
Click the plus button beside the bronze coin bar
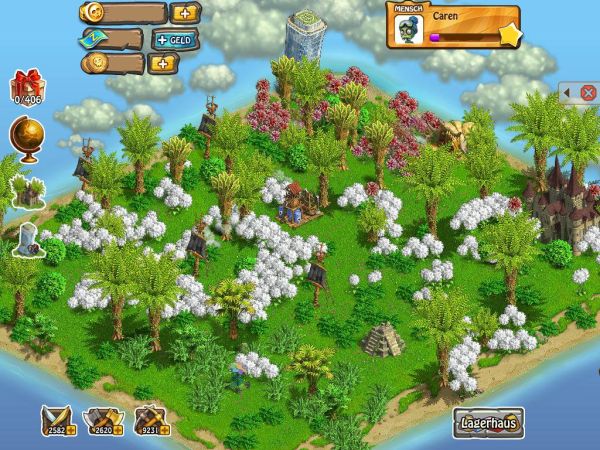point(161,63)
